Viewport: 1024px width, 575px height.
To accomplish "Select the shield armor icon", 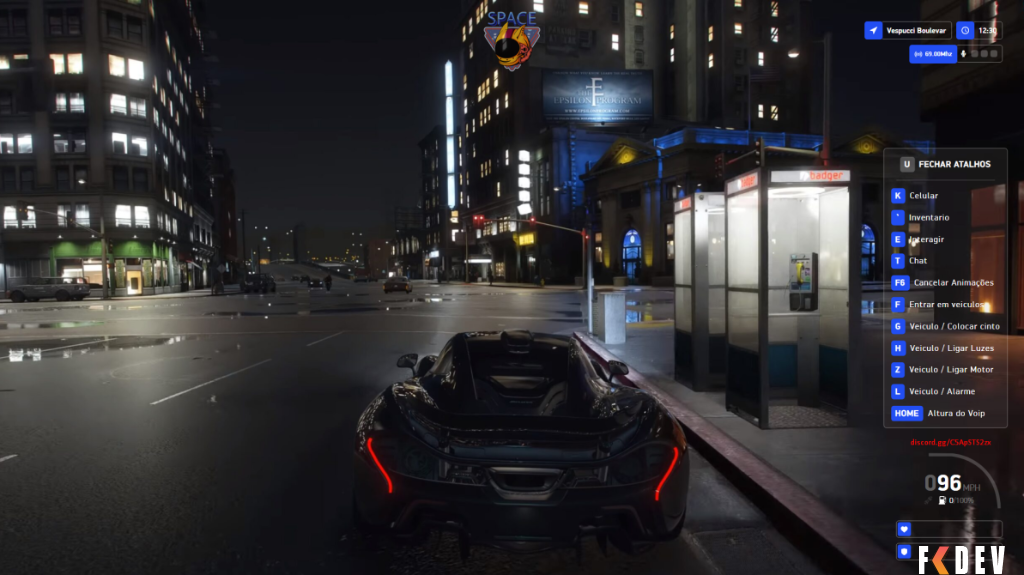I will [x=905, y=551].
